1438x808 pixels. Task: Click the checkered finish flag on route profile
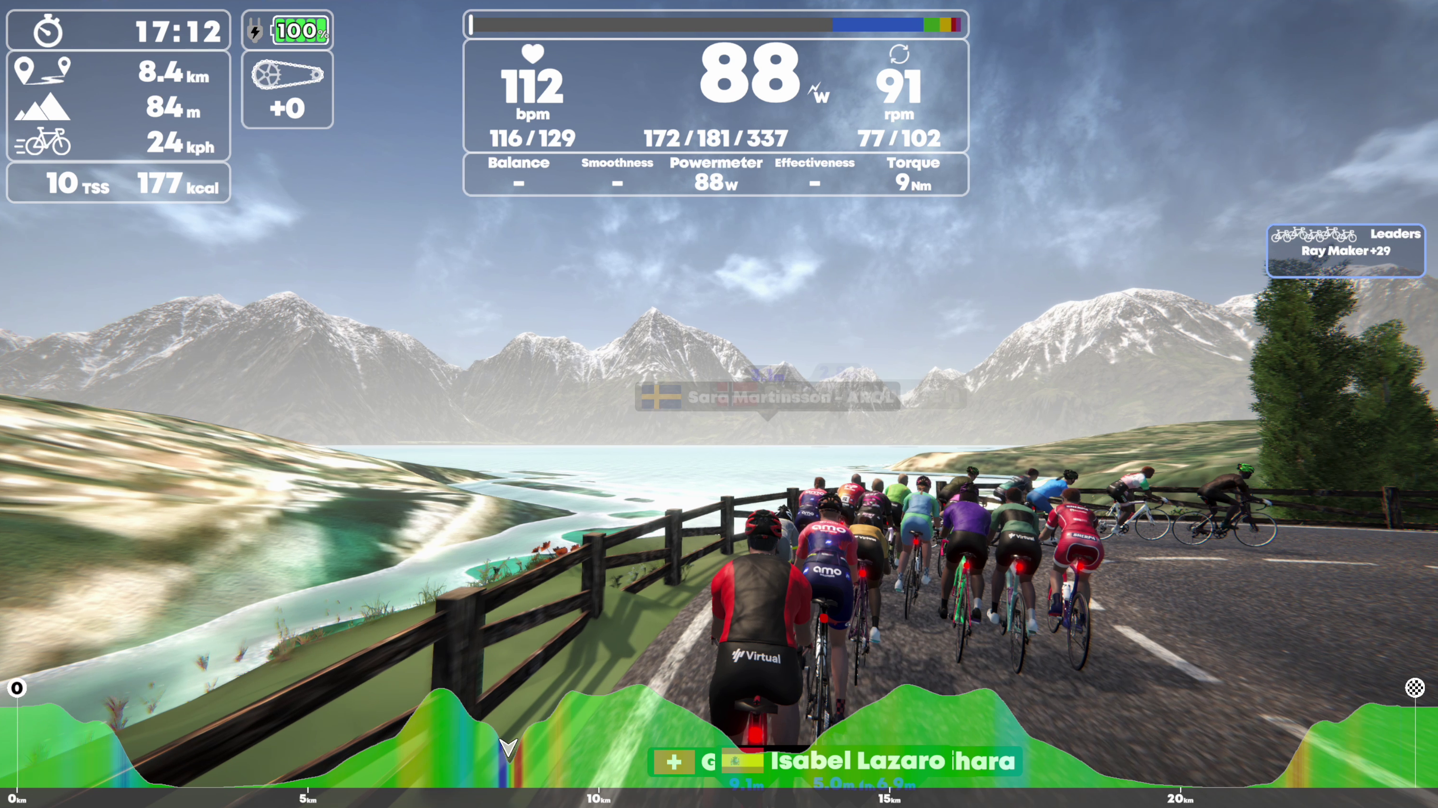click(1414, 688)
